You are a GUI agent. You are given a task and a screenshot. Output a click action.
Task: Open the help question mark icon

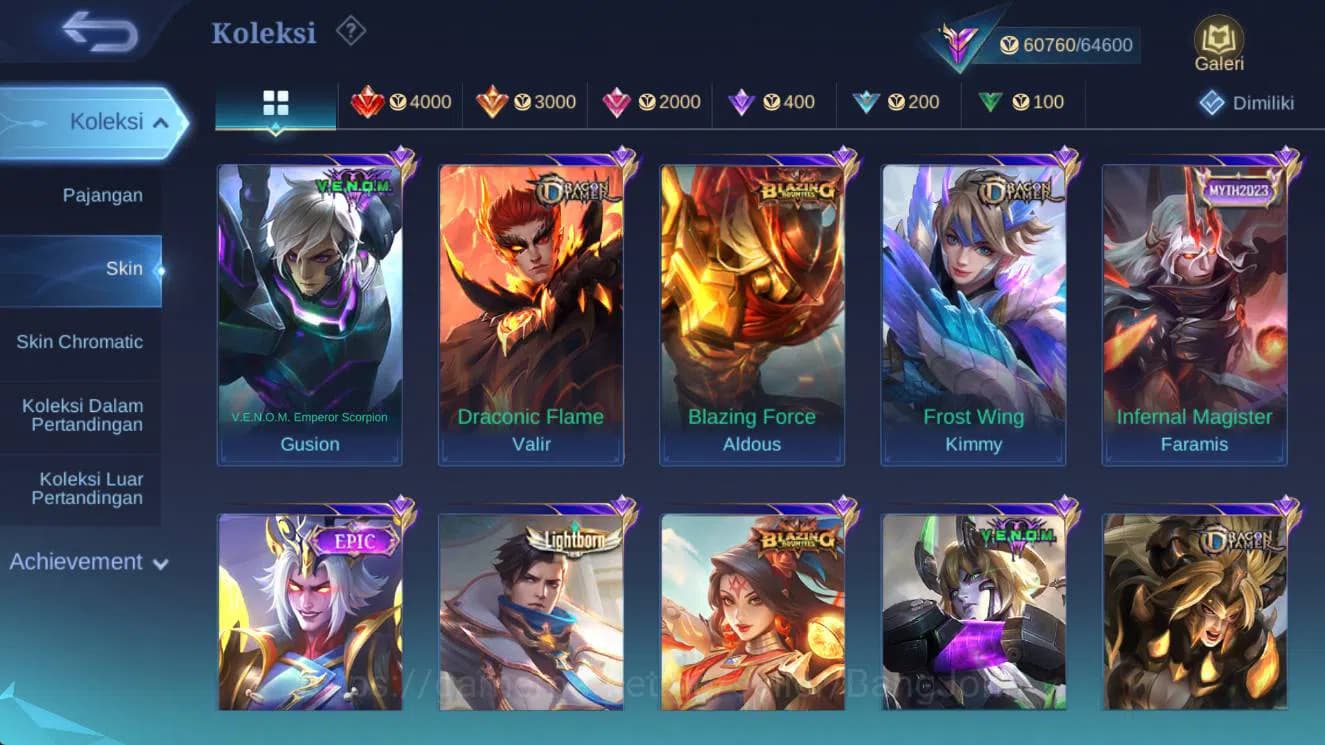349,30
